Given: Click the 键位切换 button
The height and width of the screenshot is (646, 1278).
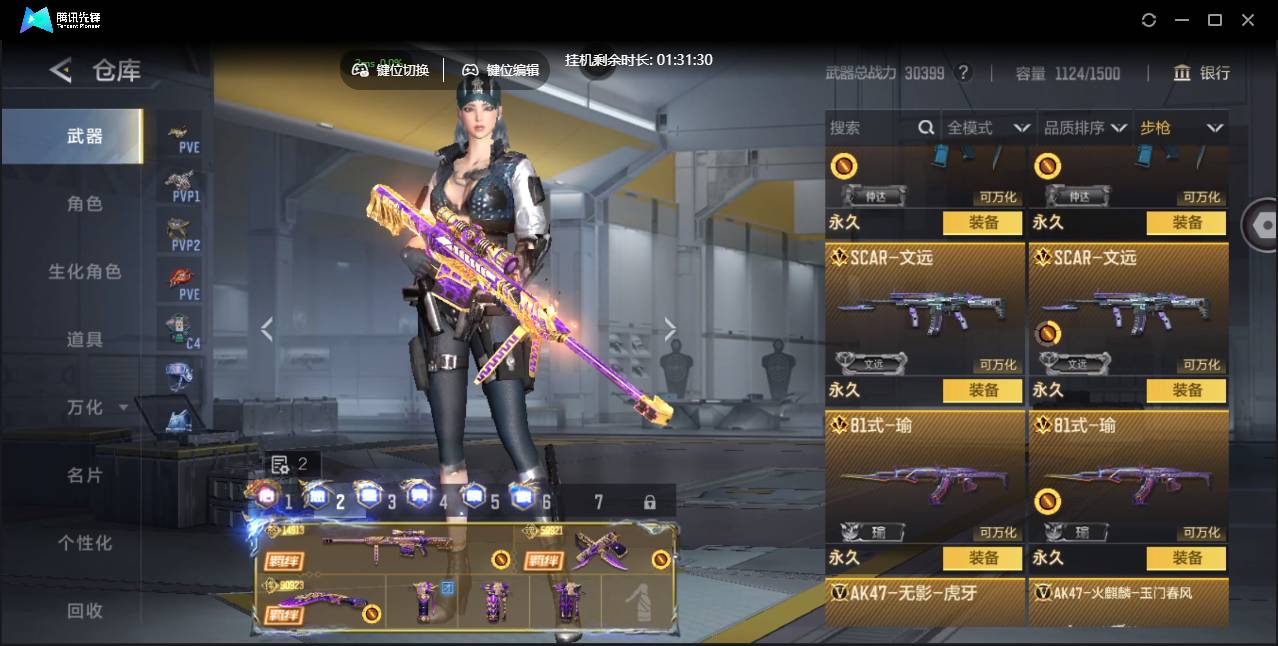Looking at the screenshot, I should pyautogui.click(x=391, y=70).
